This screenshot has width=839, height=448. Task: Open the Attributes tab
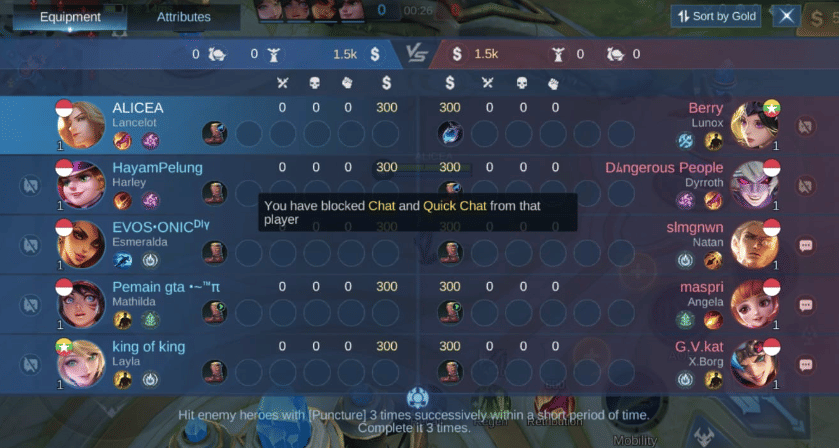[x=184, y=16]
